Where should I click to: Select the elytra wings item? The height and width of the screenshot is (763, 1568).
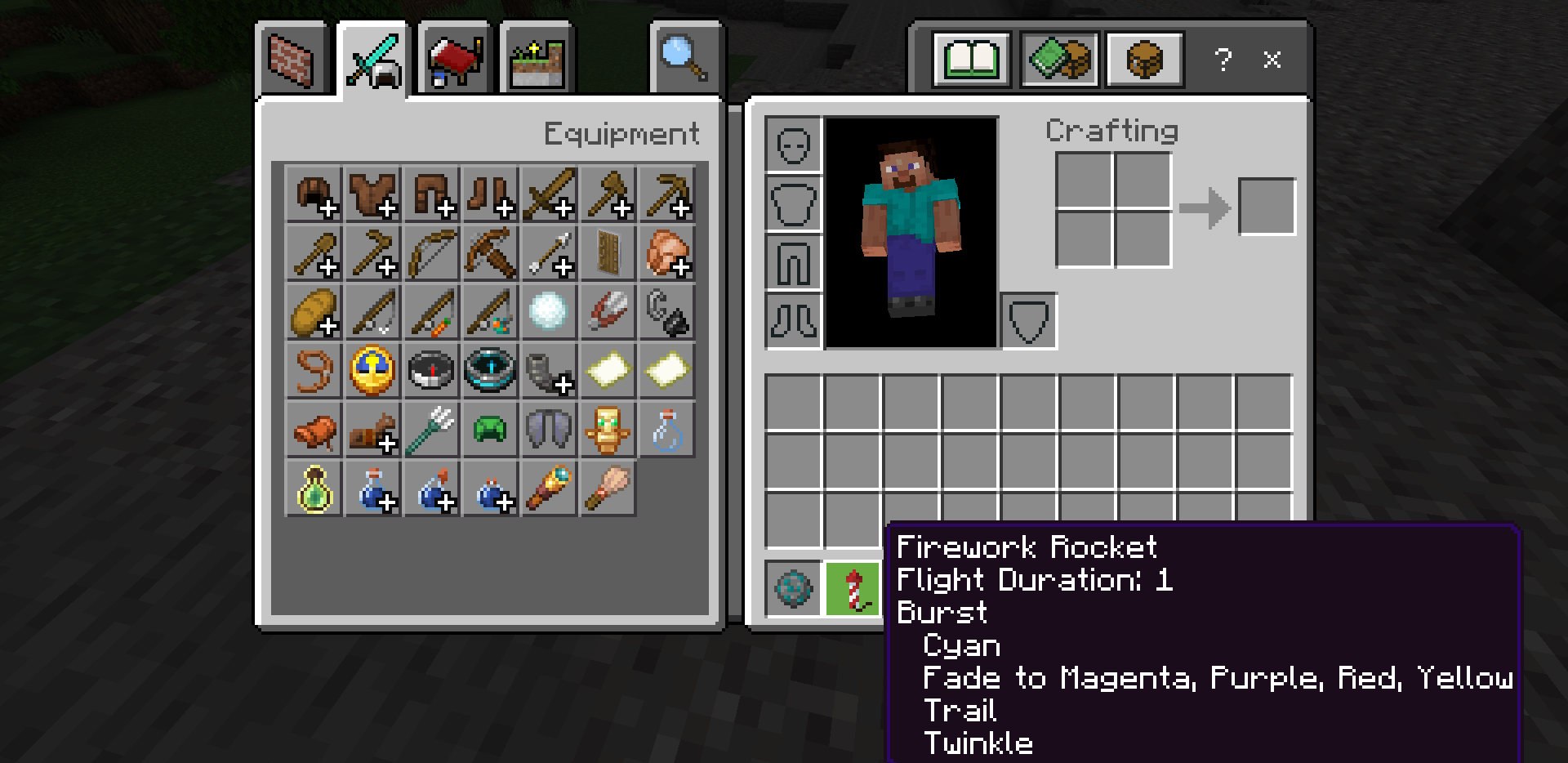pyautogui.click(x=549, y=430)
